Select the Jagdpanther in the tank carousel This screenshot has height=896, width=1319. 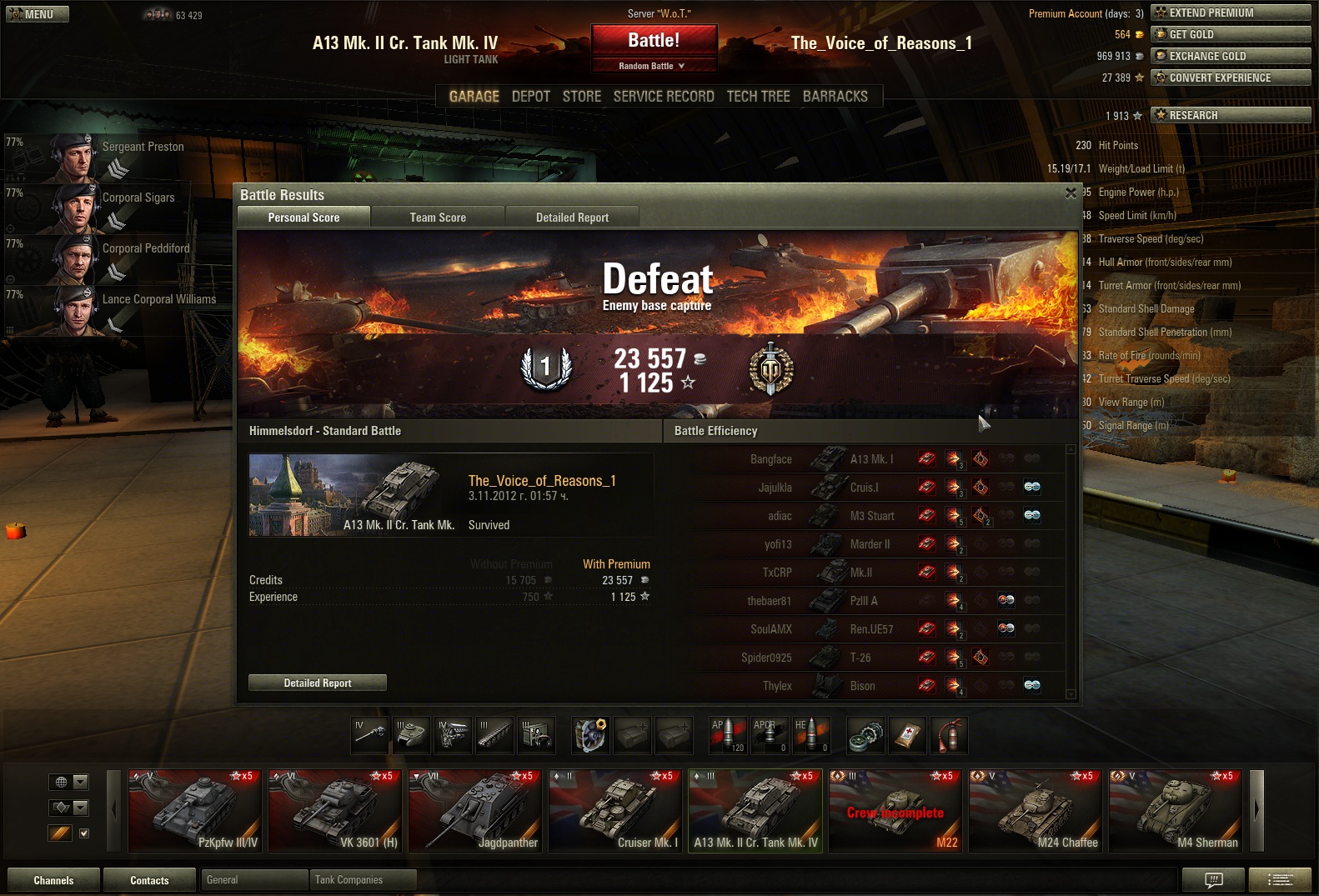coord(475,810)
